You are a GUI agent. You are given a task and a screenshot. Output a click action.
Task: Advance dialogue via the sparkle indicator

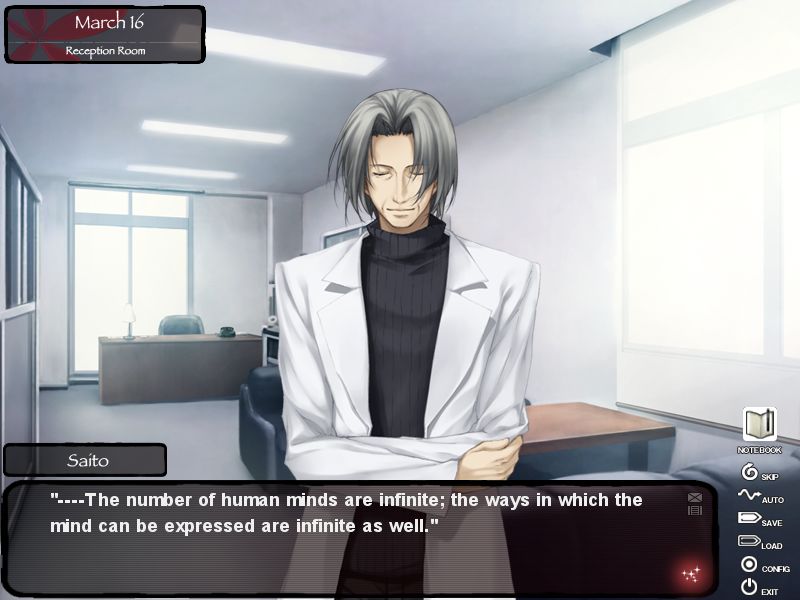tap(690, 573)
